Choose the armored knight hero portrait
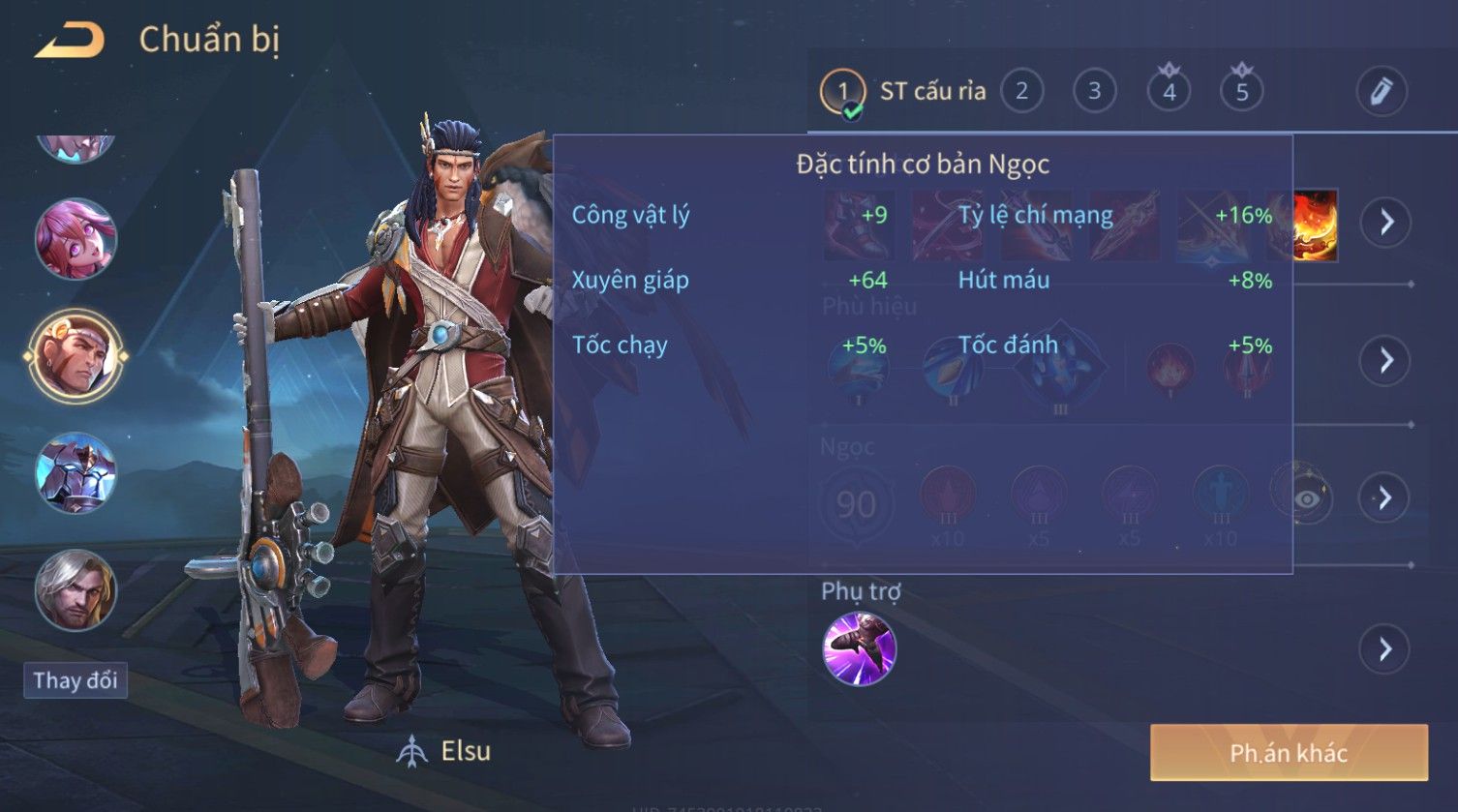The height and width of the screenshot is (812, 1458). tap(76, 472)
